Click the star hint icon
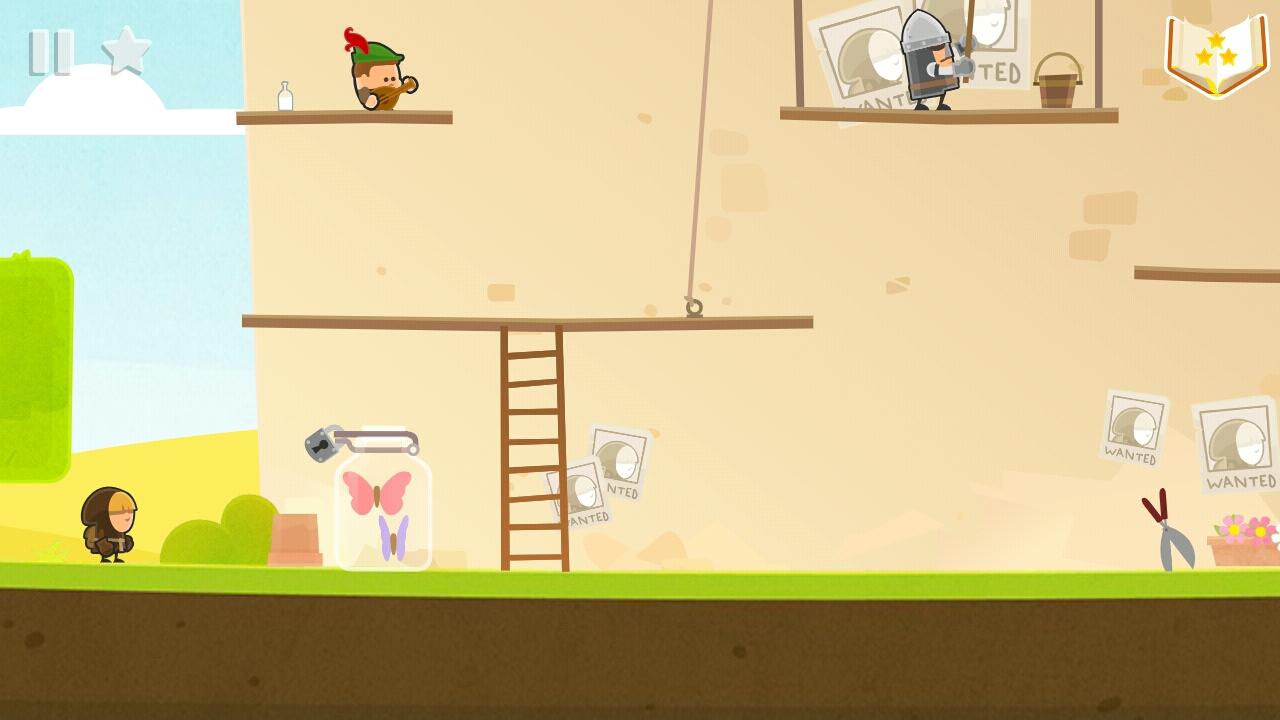This screenshot has height=720, width=1280. (x=126, y=51)
